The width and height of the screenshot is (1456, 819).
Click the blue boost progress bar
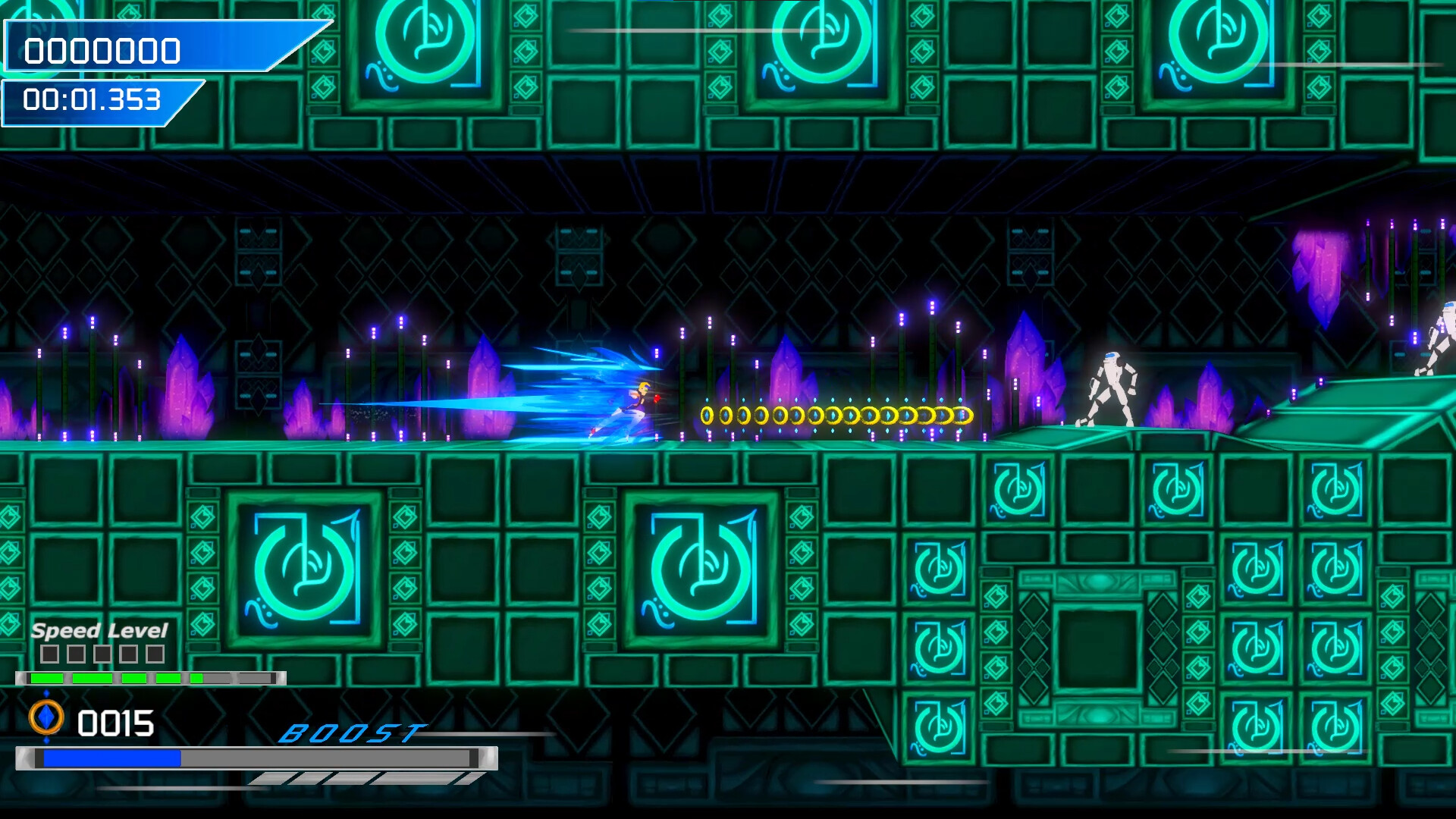click(114, 757)
